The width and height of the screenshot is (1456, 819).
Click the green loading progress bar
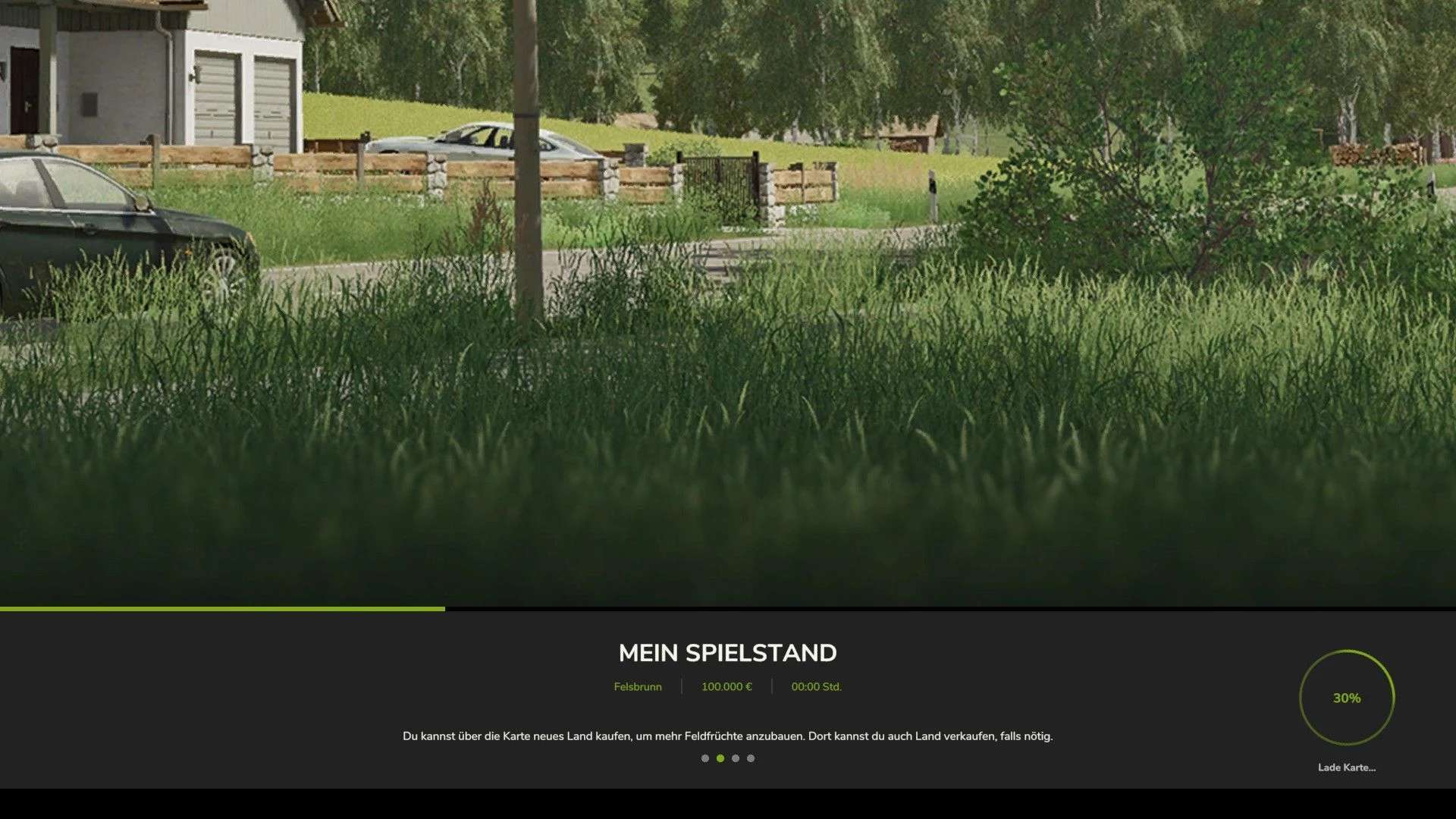[x=221, y=609]
